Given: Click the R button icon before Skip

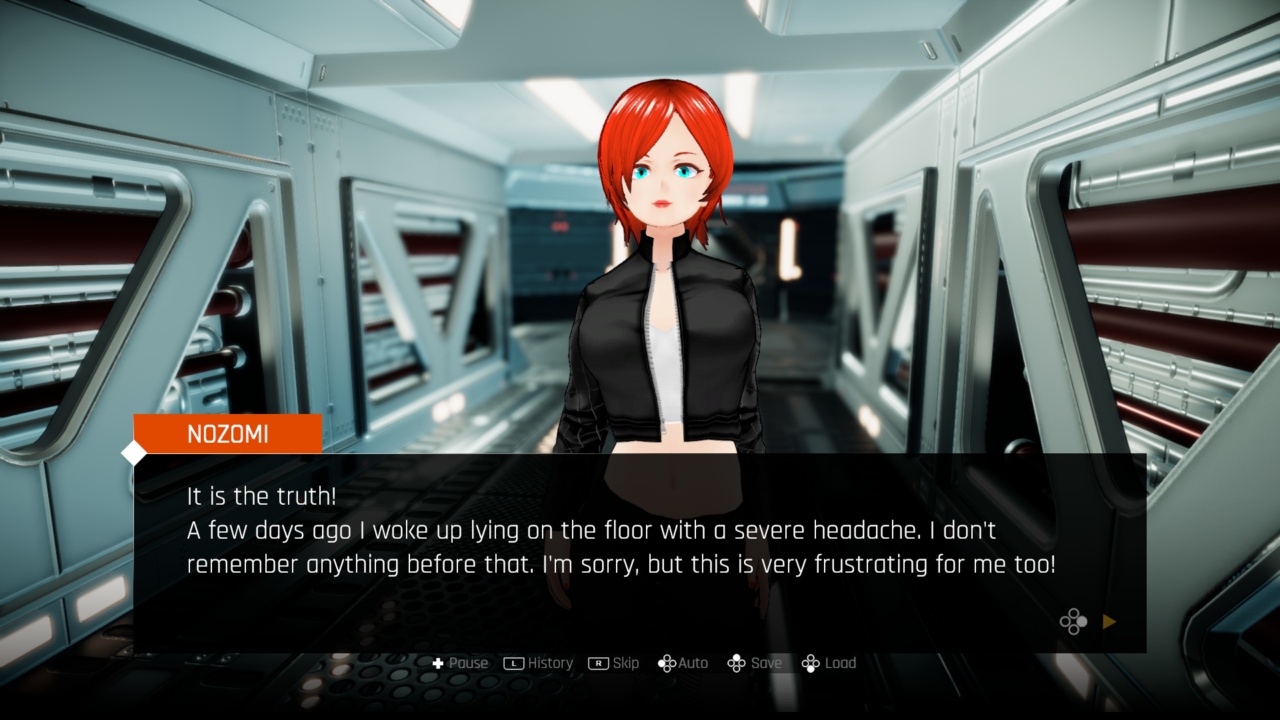Looking at the screenshot, I should [x=599, y=662].
